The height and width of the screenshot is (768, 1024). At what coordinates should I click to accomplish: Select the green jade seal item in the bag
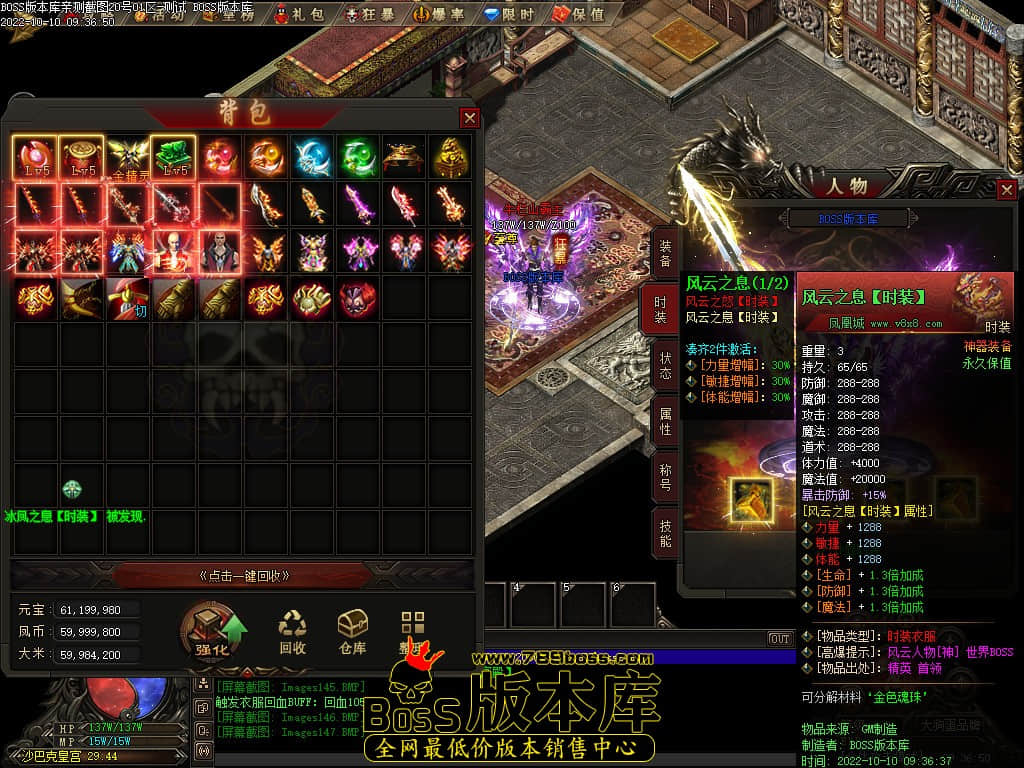pyautogui.click(x=172, y=157)
